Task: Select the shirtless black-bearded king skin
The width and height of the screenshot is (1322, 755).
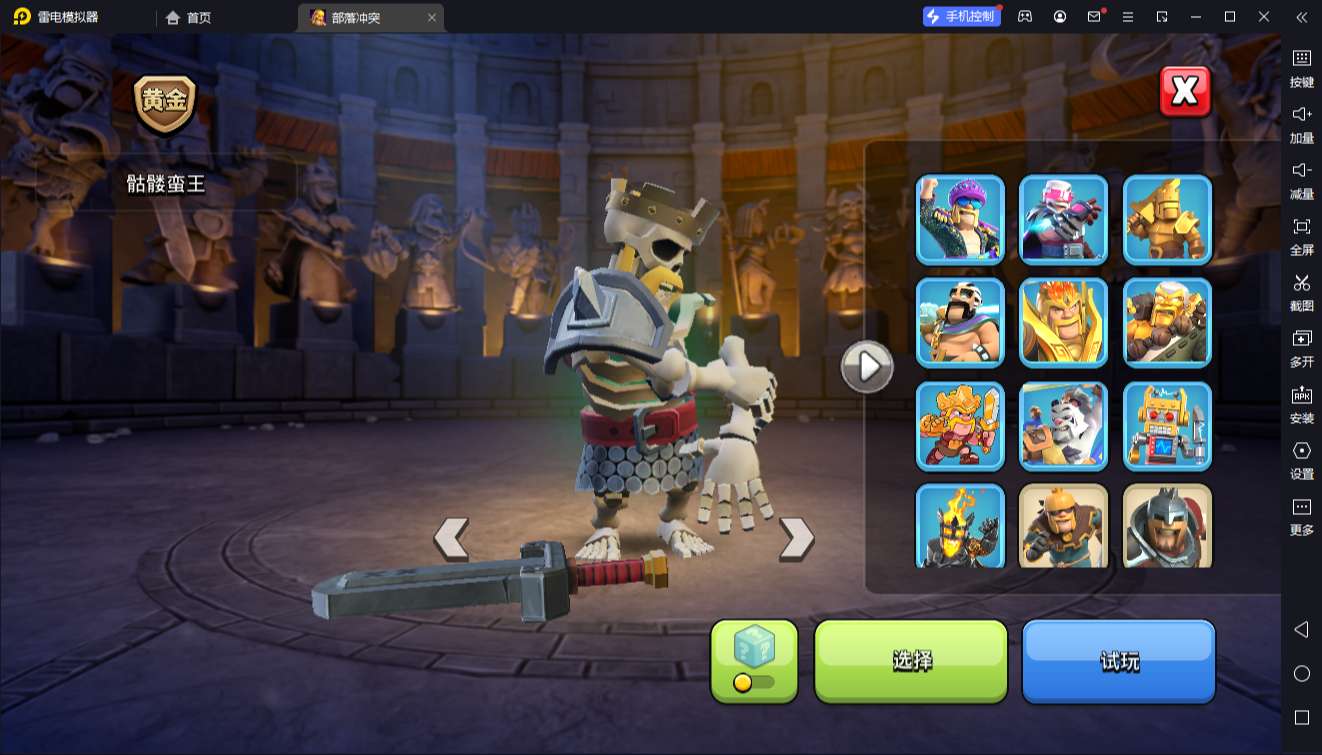Action: 960,323
